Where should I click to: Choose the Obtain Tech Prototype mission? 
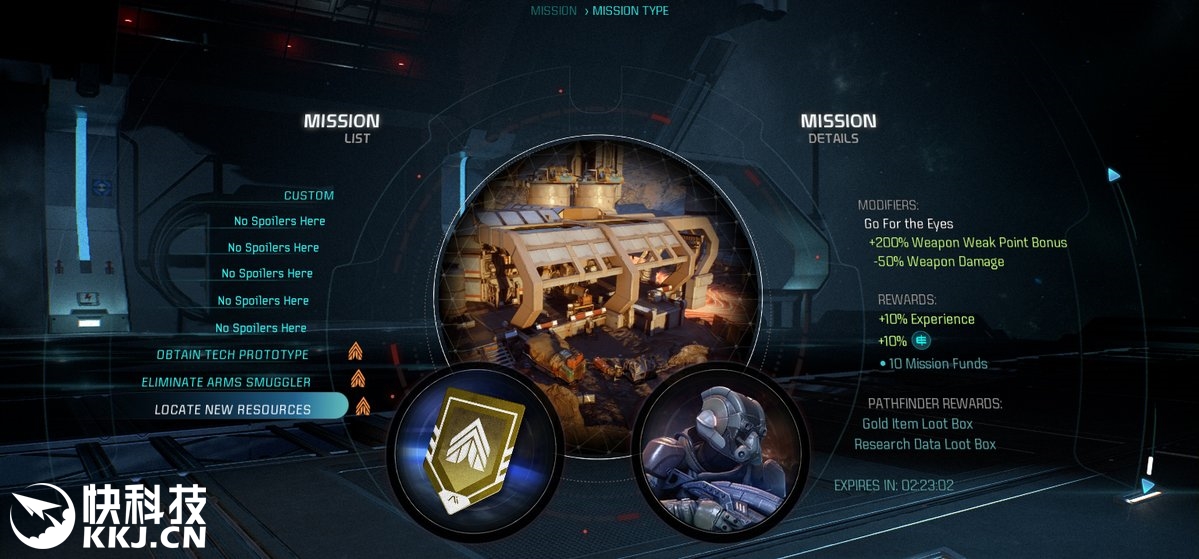pyautogui.click(x=233, y=355)
